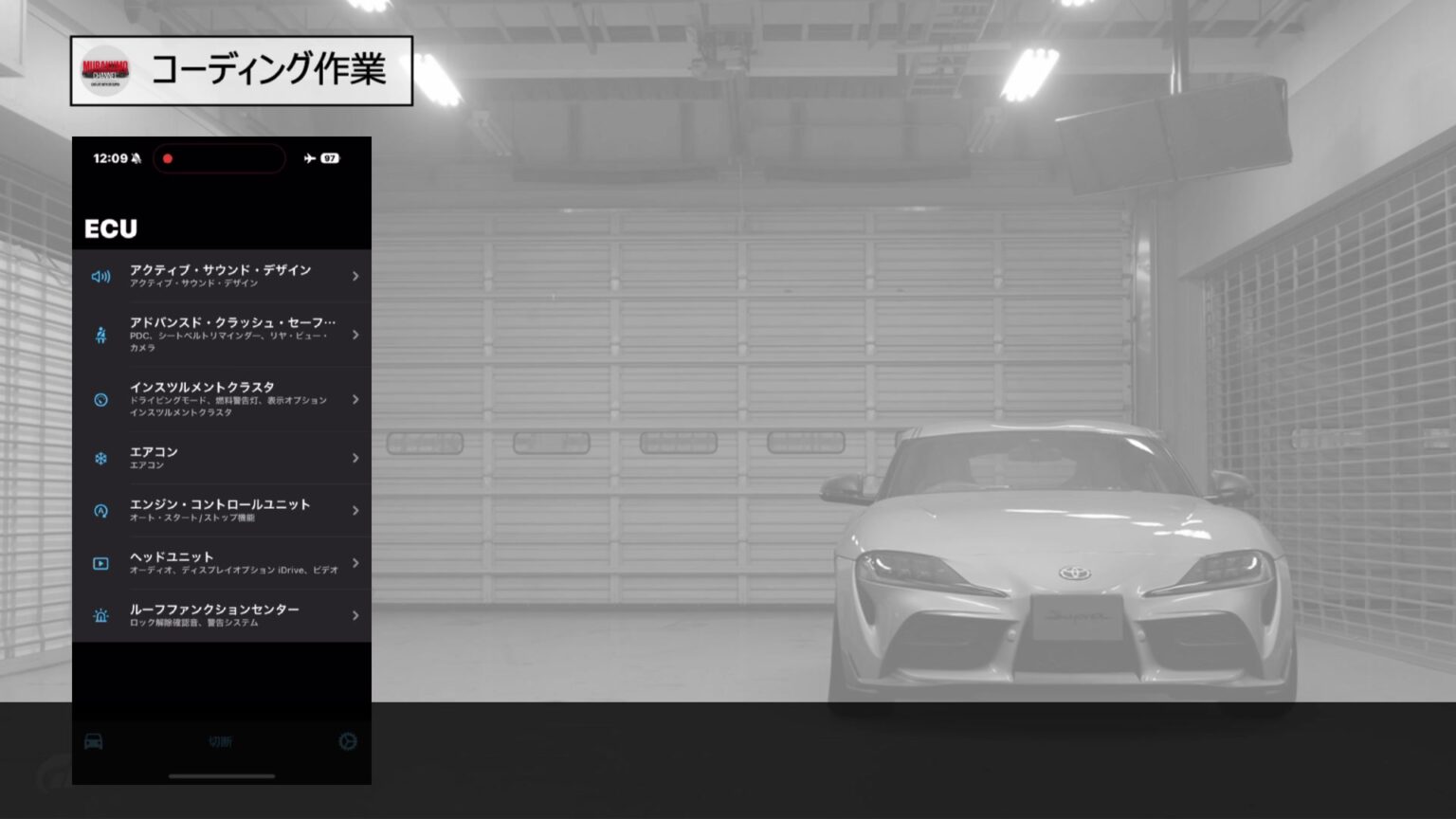Open エアコン settings via its chevron
The height and width of the screenshot is (819, 1456).
pos(355,458)
